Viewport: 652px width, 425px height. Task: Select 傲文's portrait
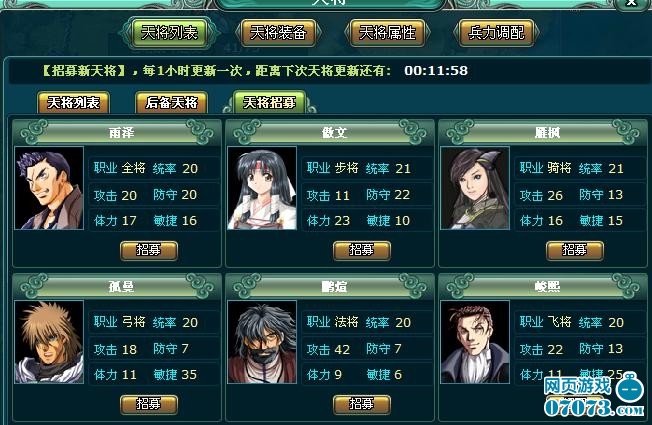point(262,188)
